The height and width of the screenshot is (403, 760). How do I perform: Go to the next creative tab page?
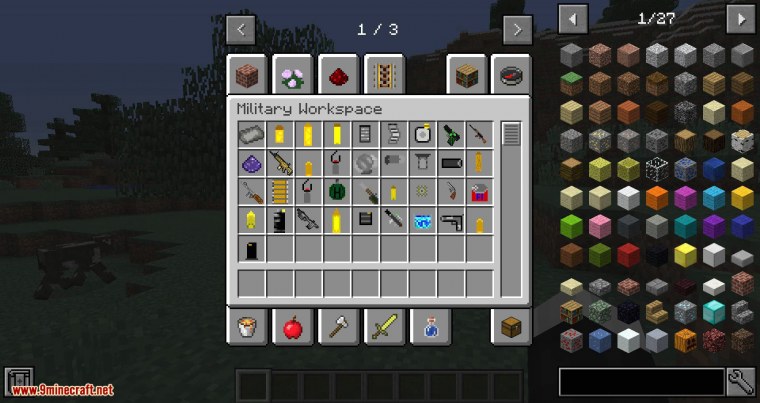[517, 29]
